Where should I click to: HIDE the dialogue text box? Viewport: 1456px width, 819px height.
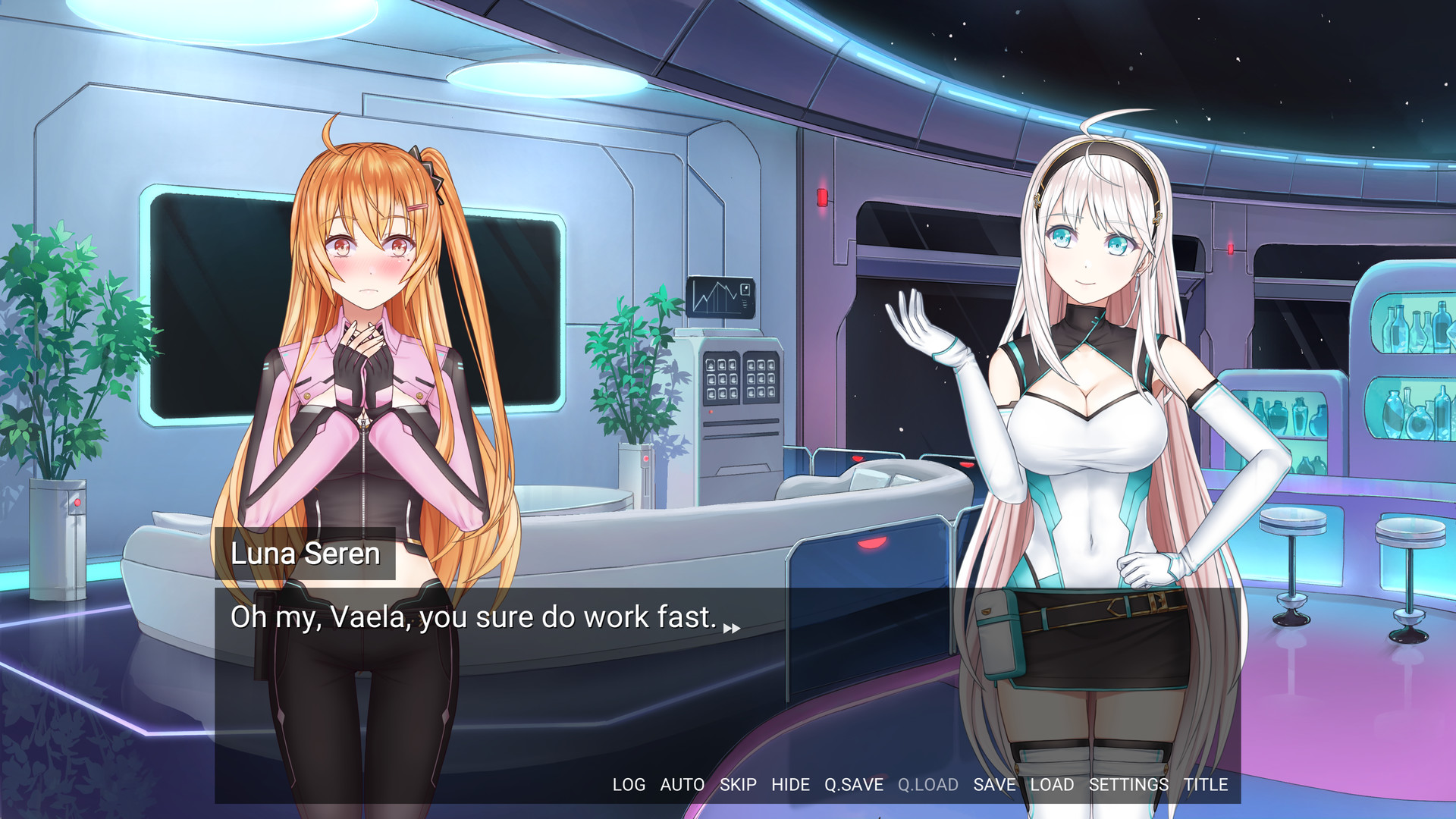(x=789, y=785)
